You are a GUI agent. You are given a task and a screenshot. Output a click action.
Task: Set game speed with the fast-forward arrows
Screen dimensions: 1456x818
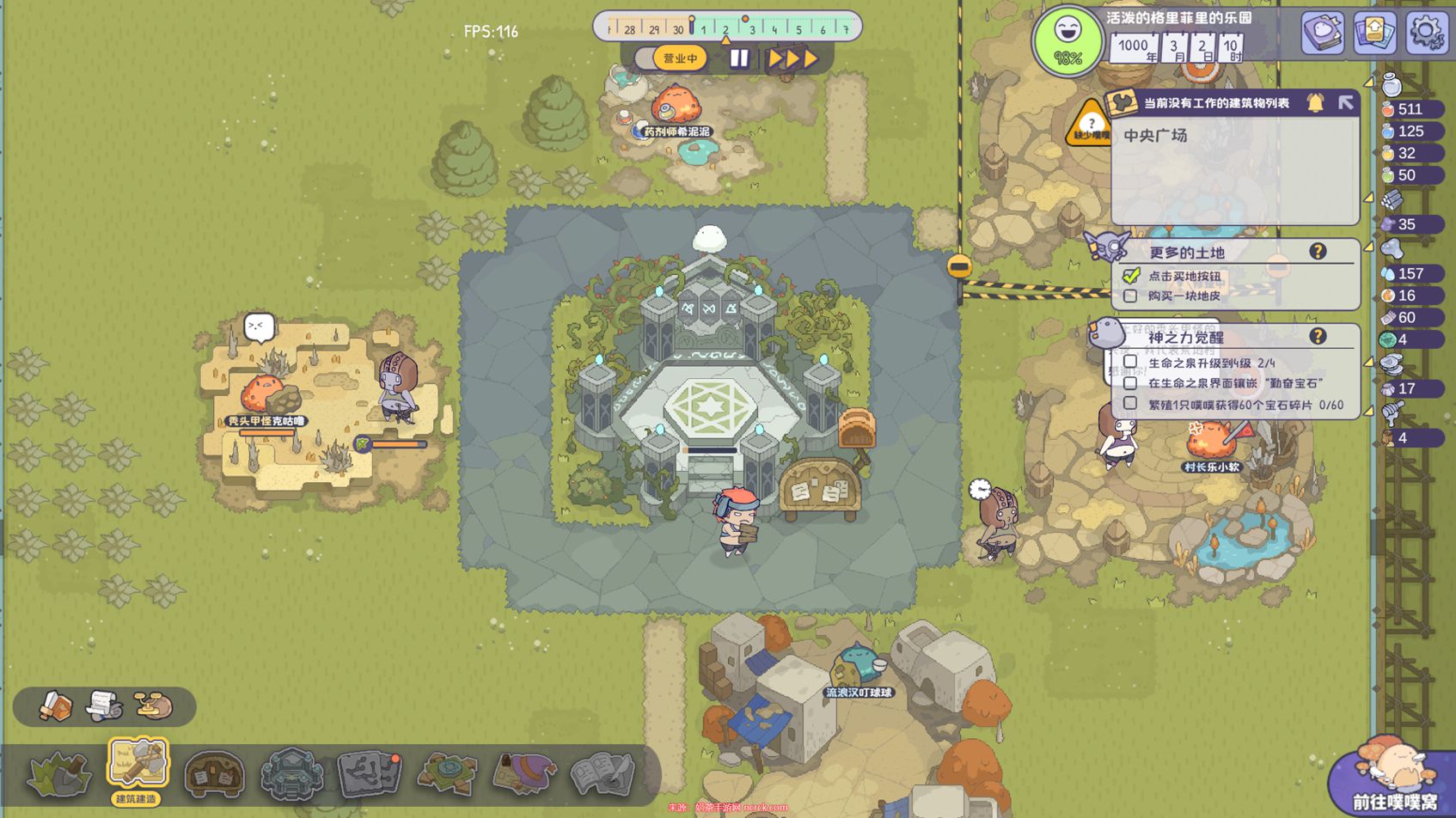(792, 58)
